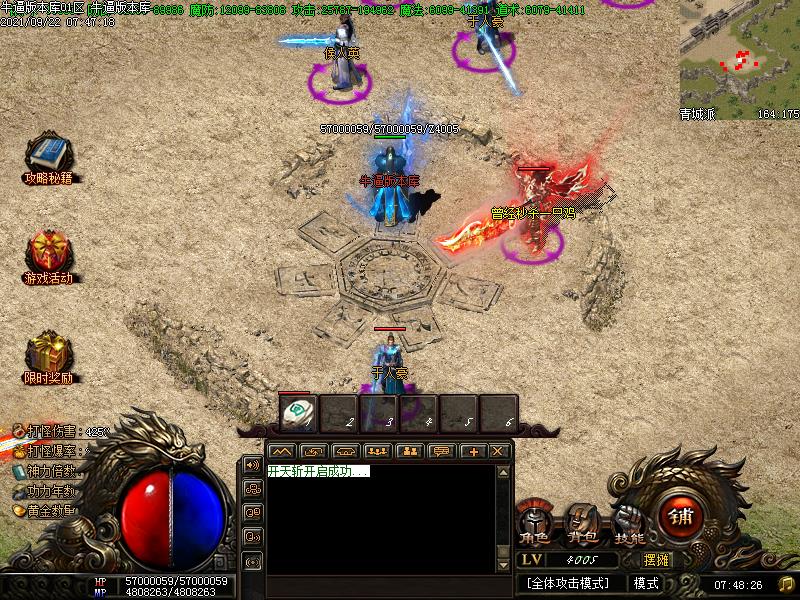Toggle music with the gold note icon
The width and height of the screenshot is (800, 600).
[785, 584]
